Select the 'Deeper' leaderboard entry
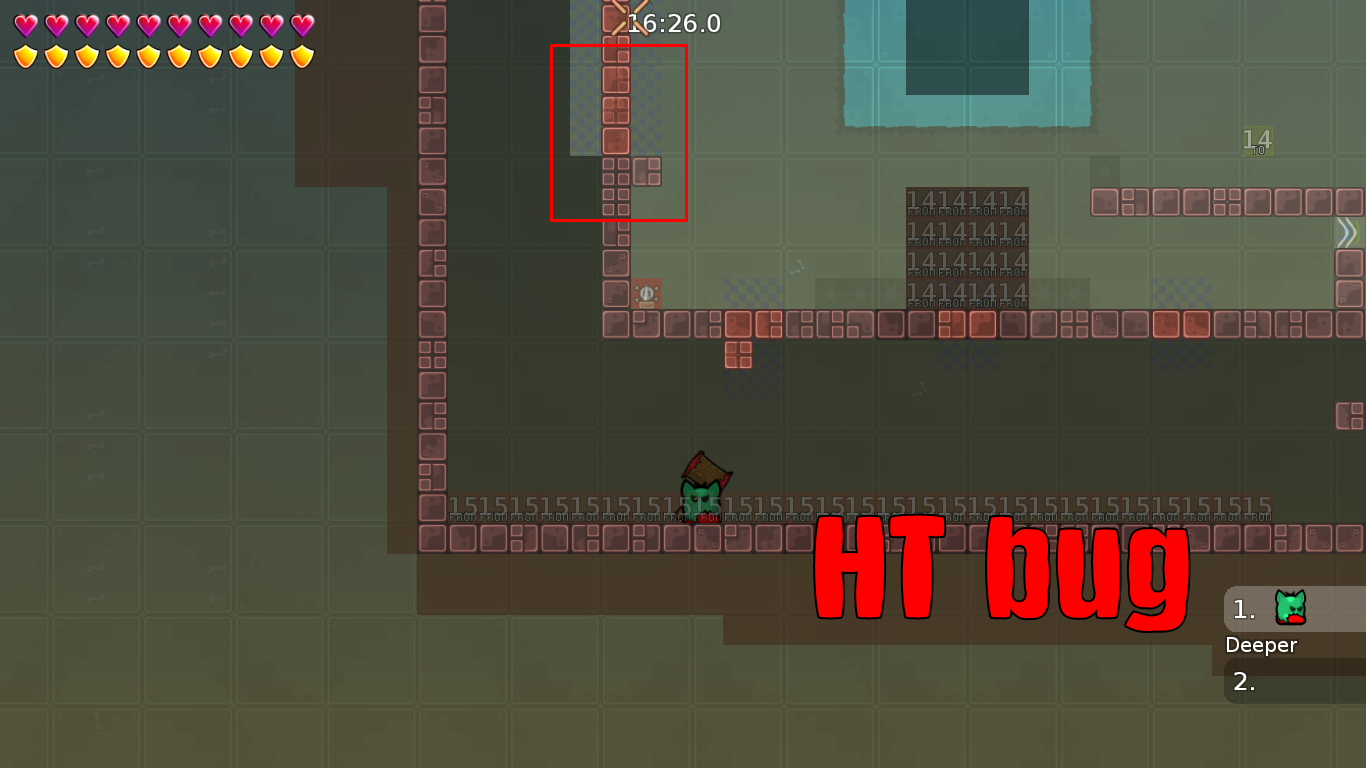This screenshot has width=1366, height=768. point(1262,645)
